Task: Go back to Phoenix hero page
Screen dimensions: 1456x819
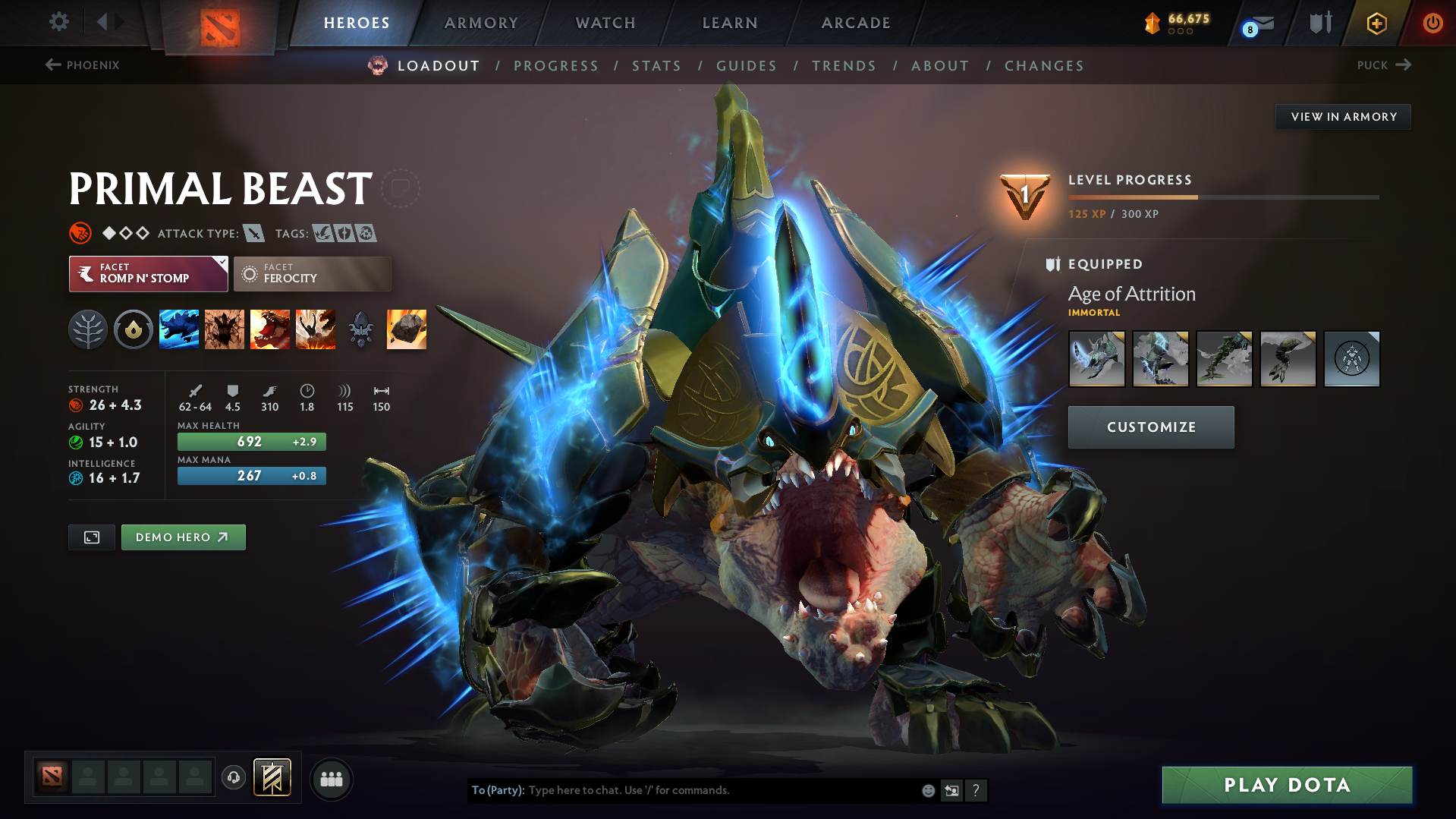Action: [83, 65]
